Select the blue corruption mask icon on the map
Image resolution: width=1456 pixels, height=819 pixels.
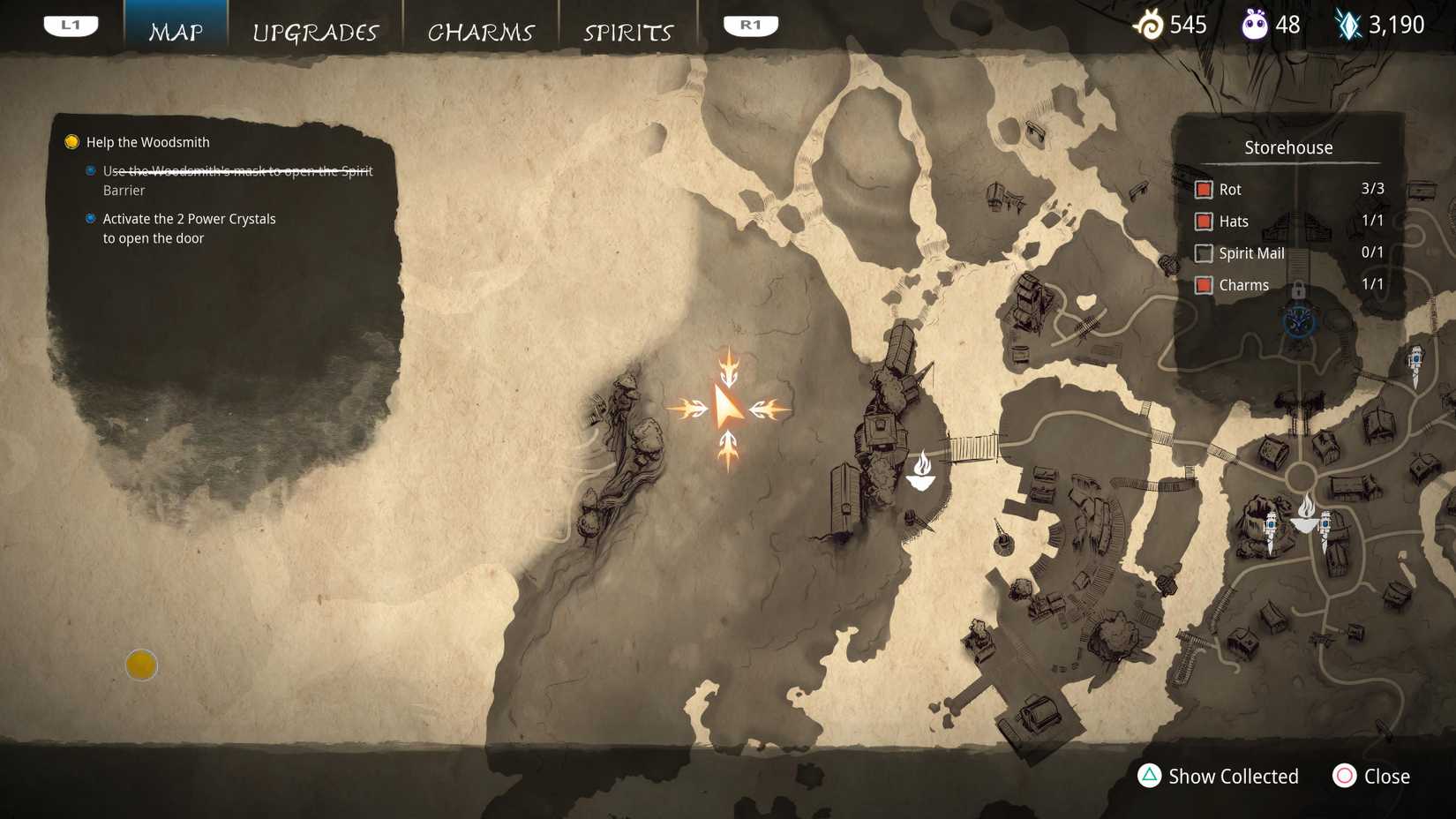tap(1298, 324)
